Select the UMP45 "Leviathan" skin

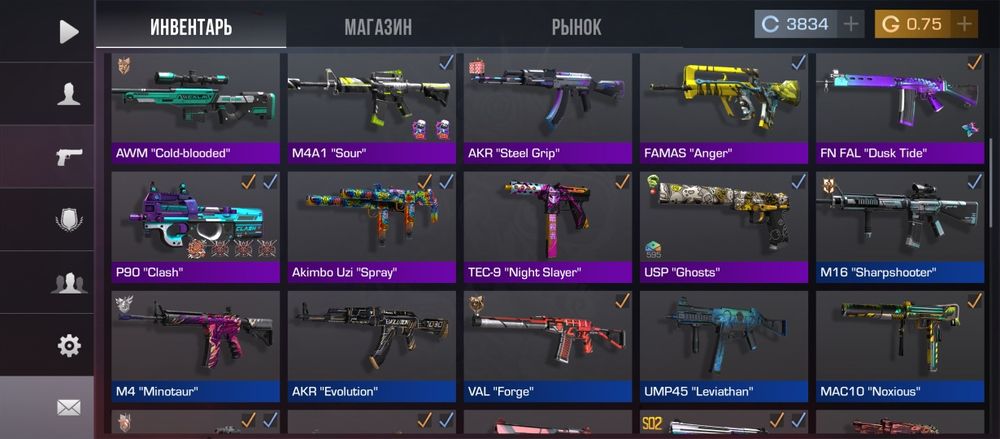724,346
